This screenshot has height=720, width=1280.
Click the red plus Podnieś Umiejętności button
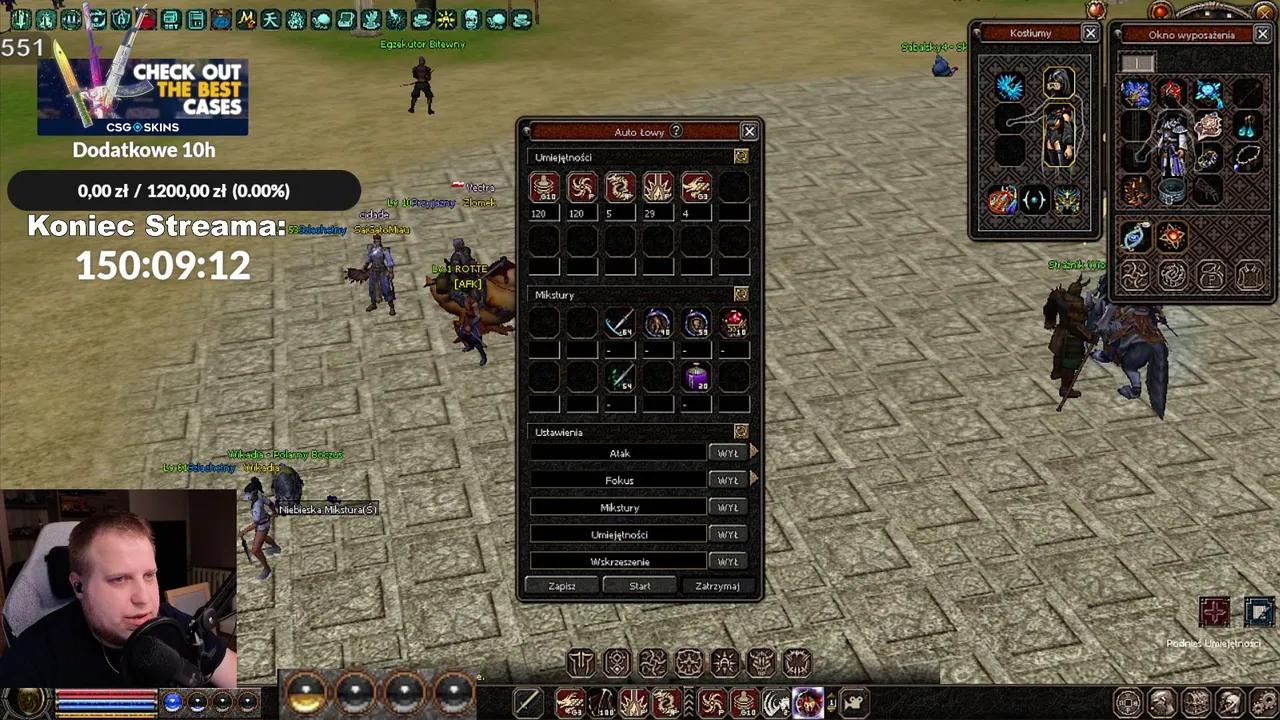(x=1214, y=611)
